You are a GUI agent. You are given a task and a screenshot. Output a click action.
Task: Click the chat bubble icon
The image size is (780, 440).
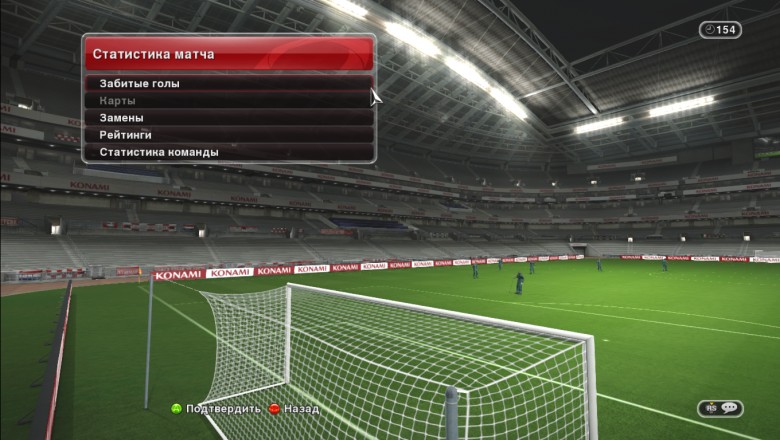728,408
